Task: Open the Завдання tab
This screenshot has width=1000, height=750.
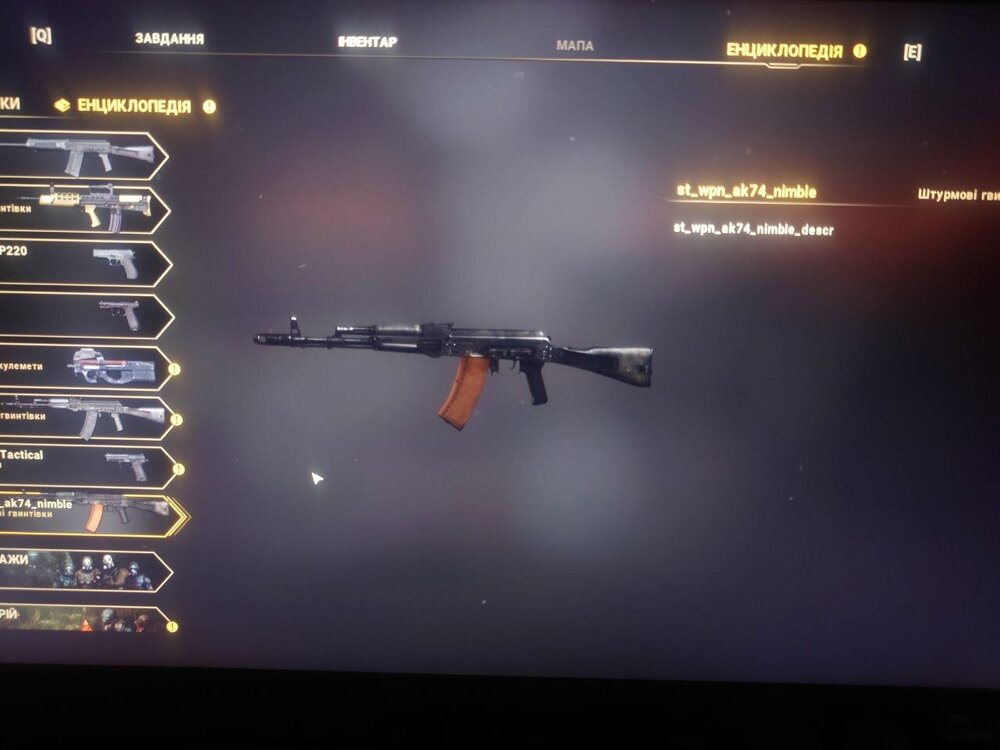Action: (169, 39)
